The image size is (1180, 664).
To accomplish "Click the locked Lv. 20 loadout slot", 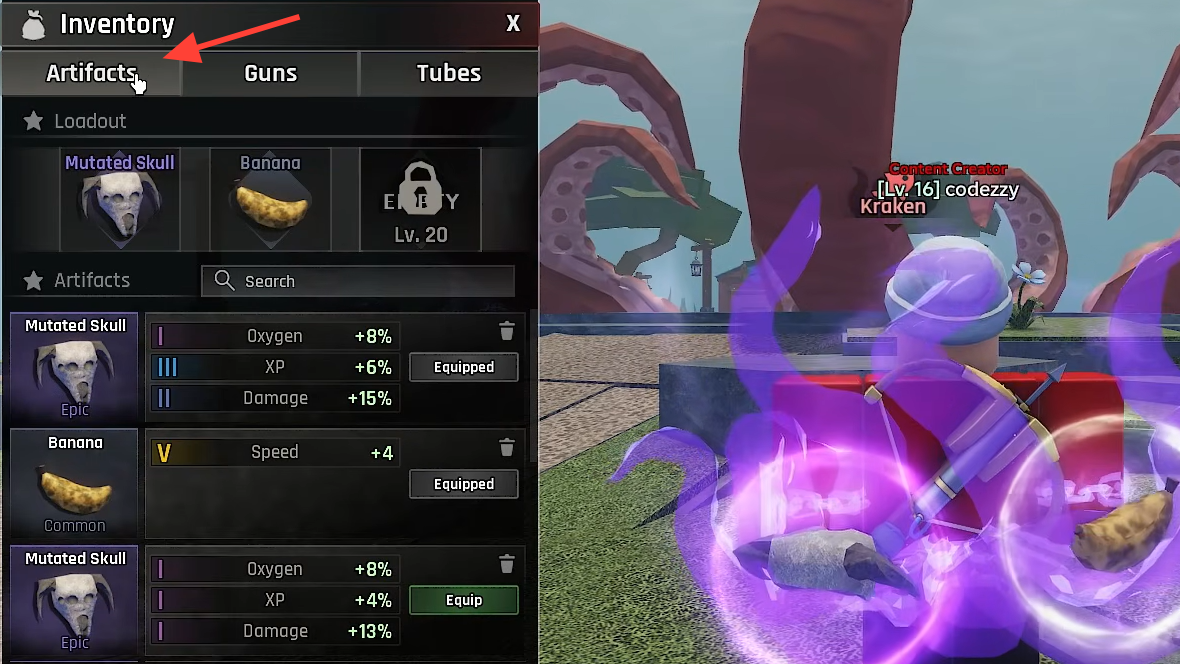I will [x=421, y=200].
